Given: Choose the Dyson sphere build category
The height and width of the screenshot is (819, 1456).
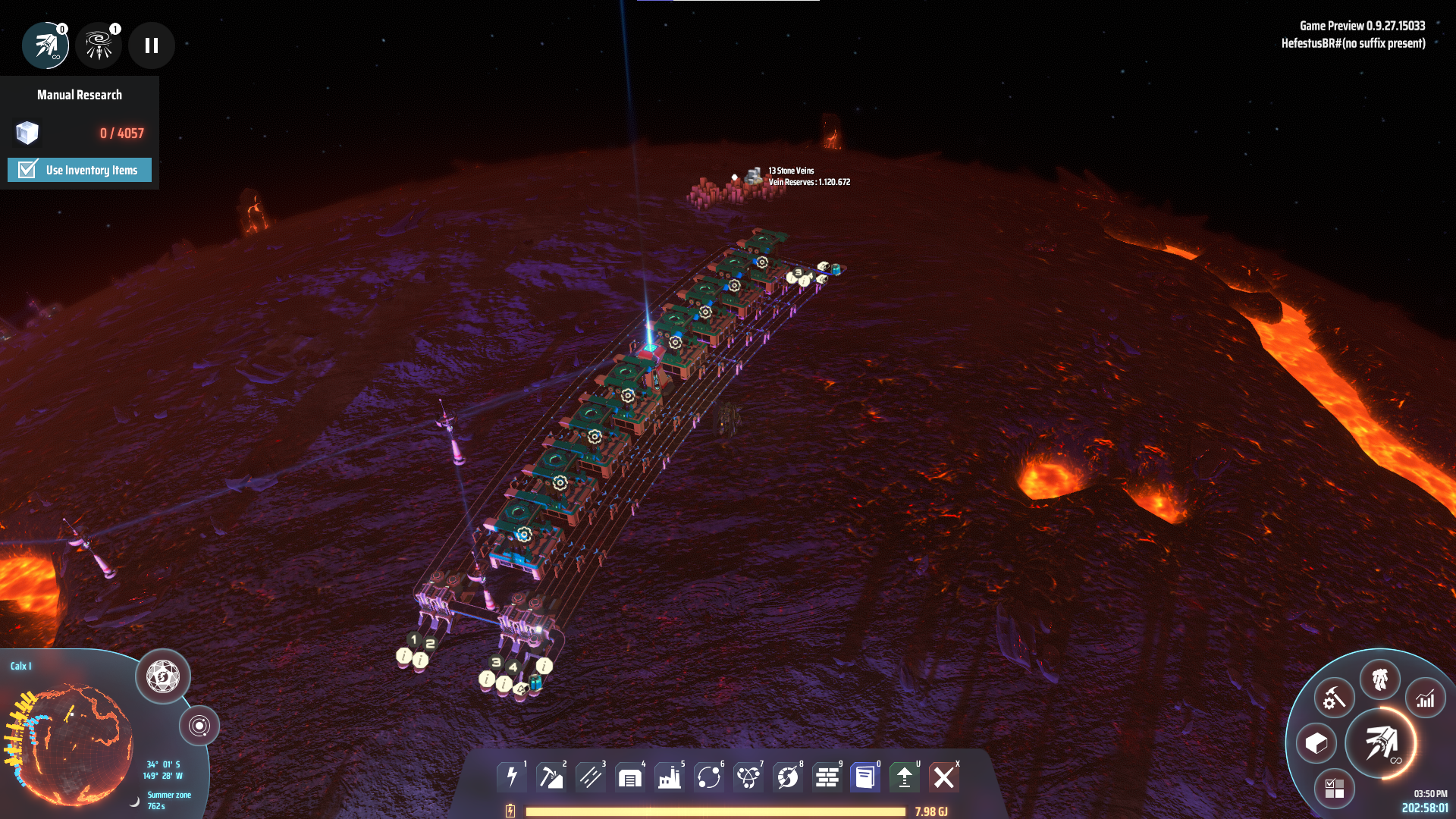Looking at the screenshot, I should tap(788, 777).
